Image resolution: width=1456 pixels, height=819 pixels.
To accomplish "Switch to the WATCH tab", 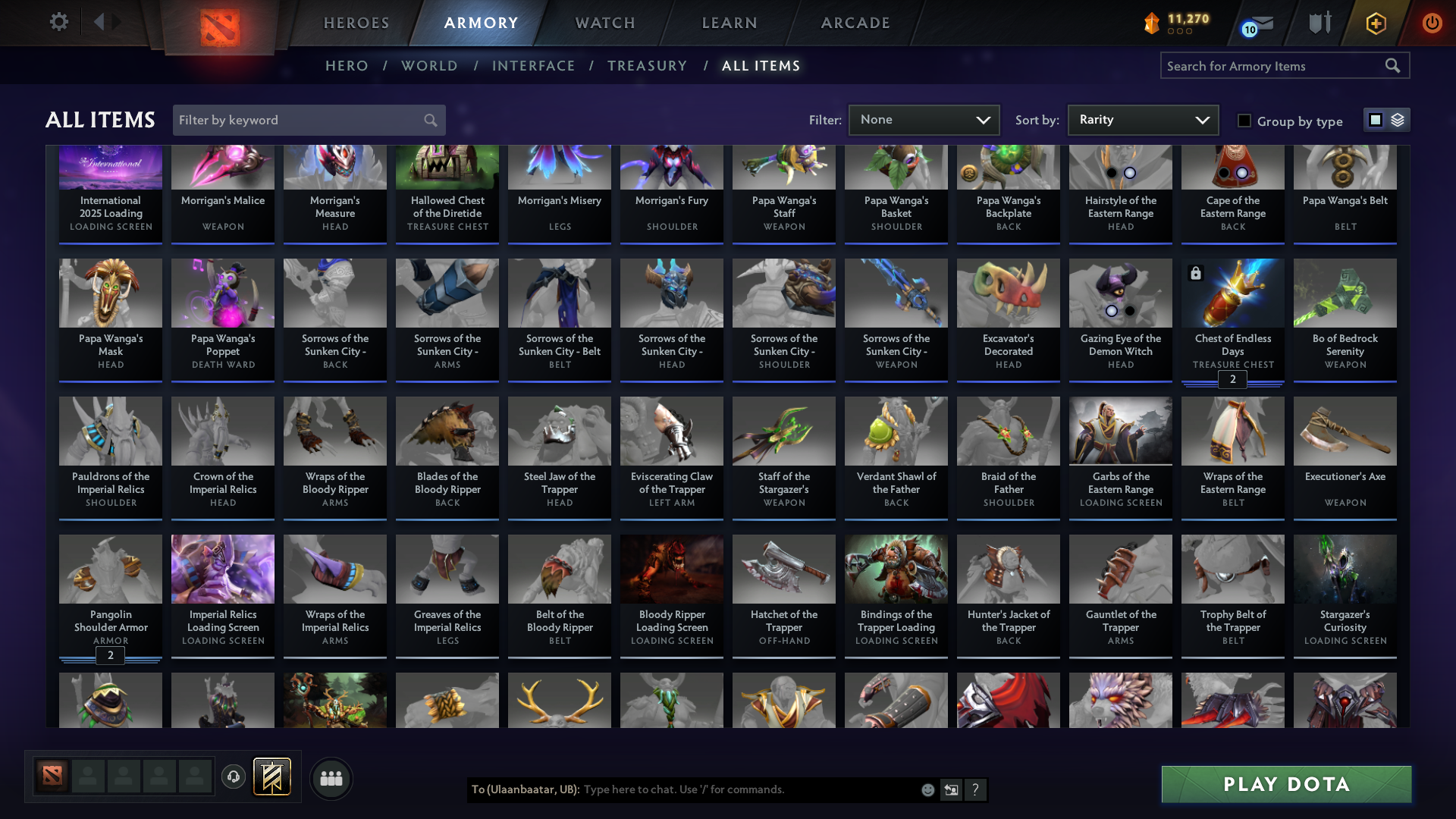I will [x=604, y=23].
